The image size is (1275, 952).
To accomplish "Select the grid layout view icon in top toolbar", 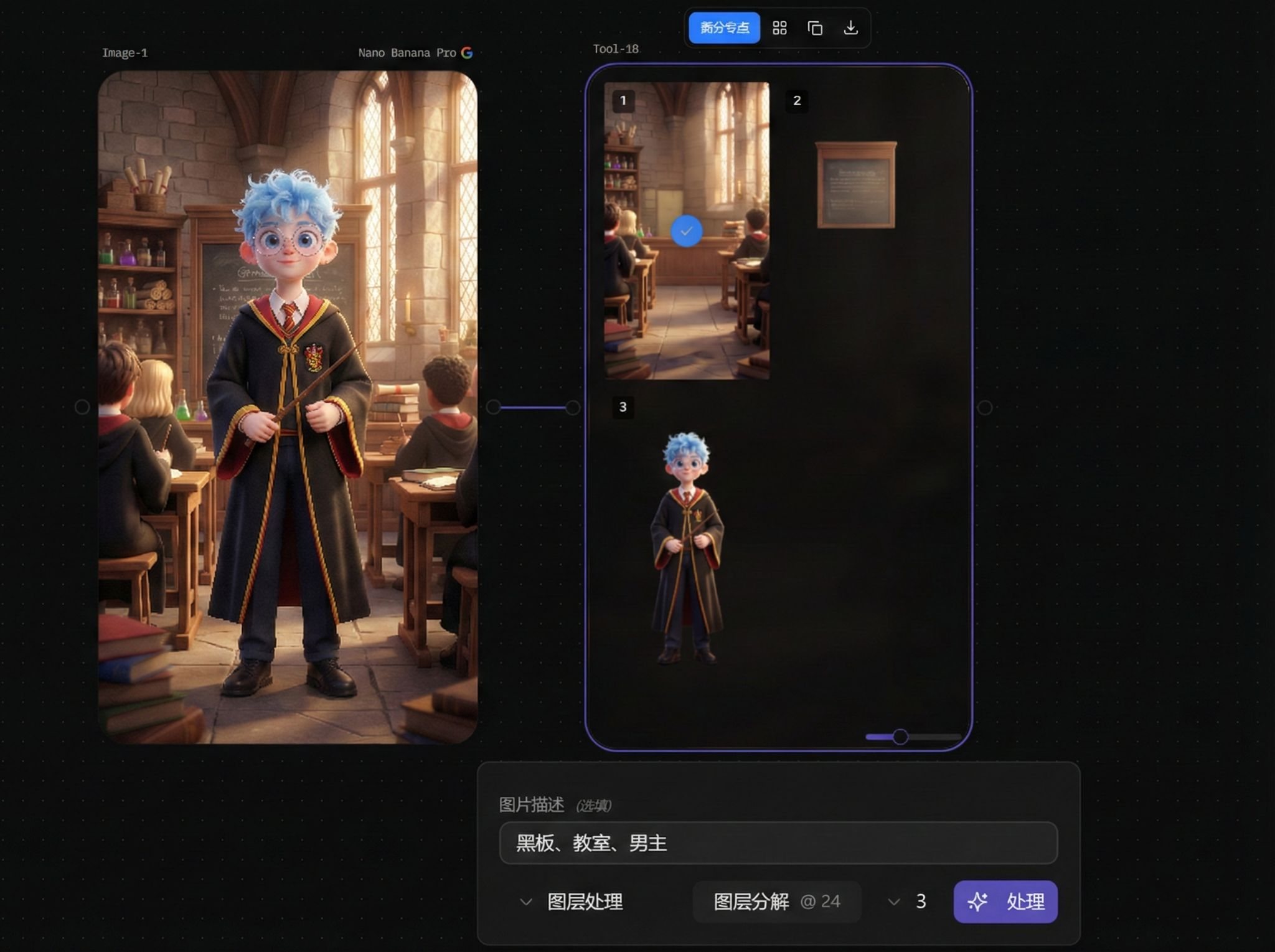I will pyautogui.click(x=780, y=28).
